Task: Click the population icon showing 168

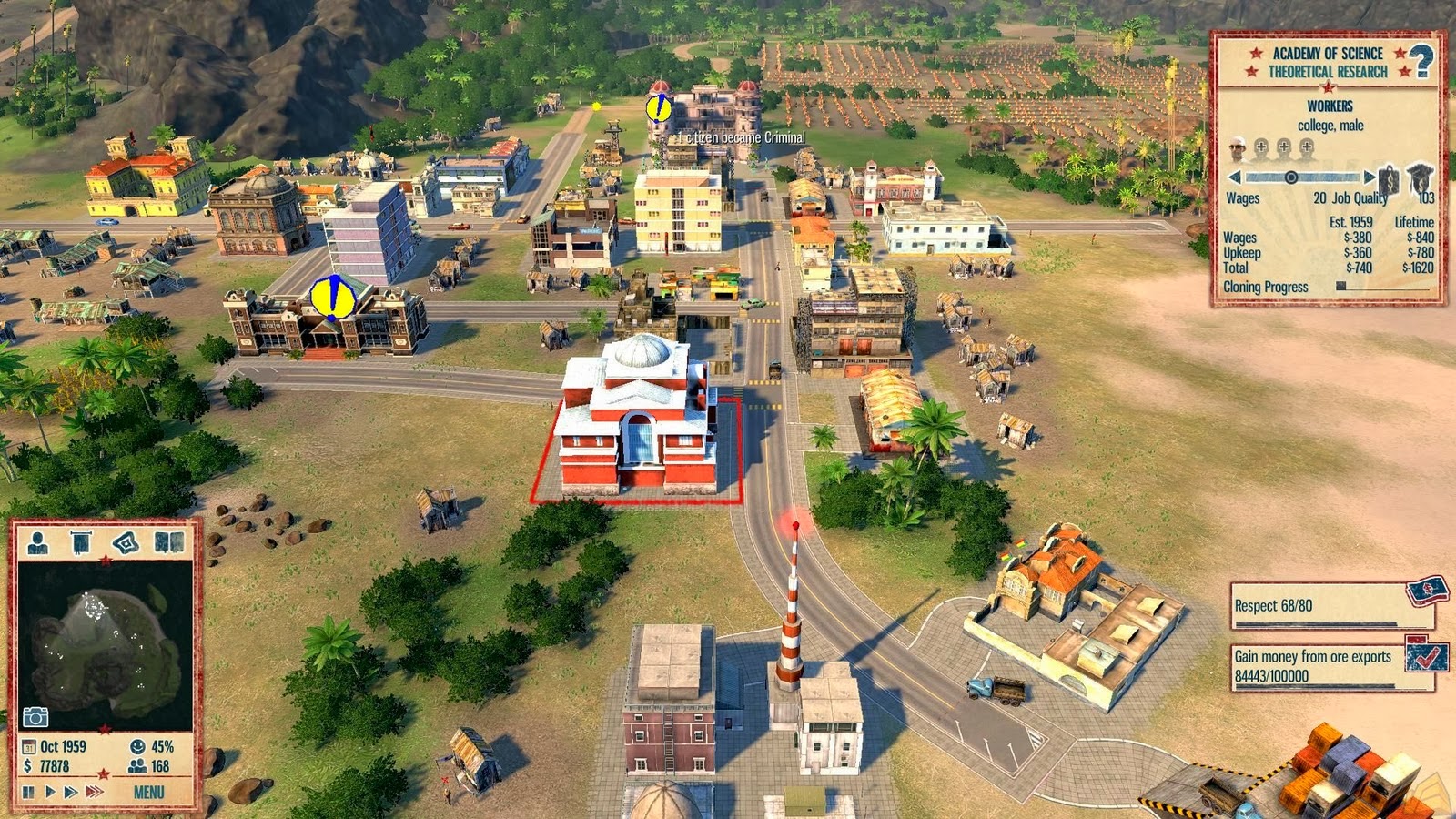Action: pyautogui.click(x=138, y=764)
